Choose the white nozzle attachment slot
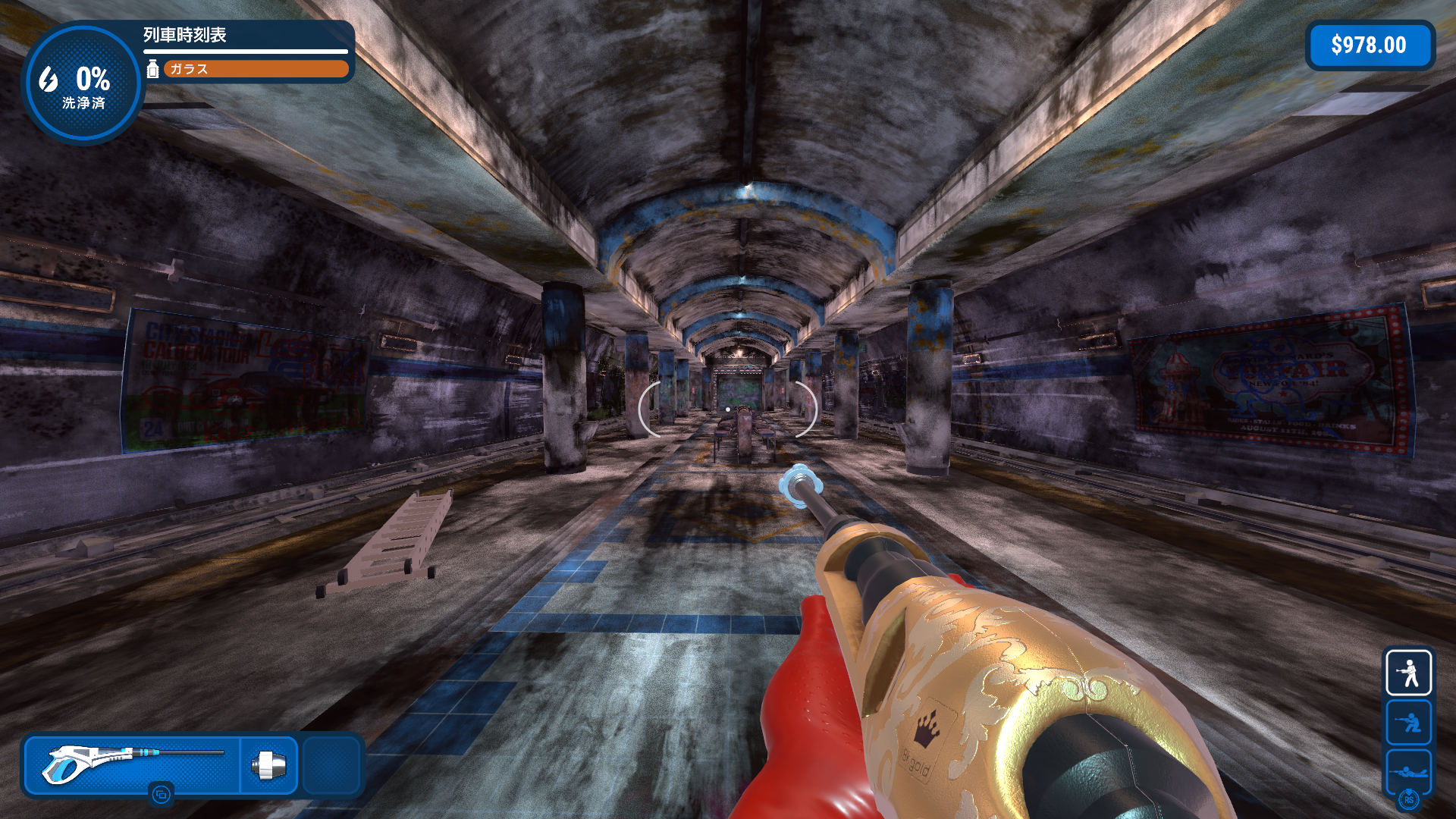The height and width of the screenshot is (819, 1456). click(x=269, y=764)
